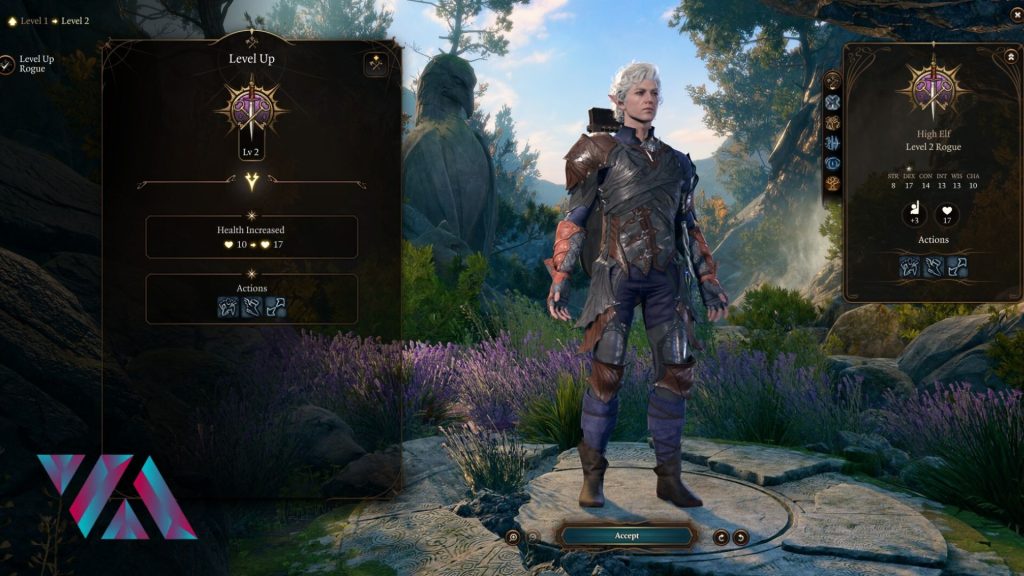Collapse the High Elf character summary panel

[x=1012, y=57]
